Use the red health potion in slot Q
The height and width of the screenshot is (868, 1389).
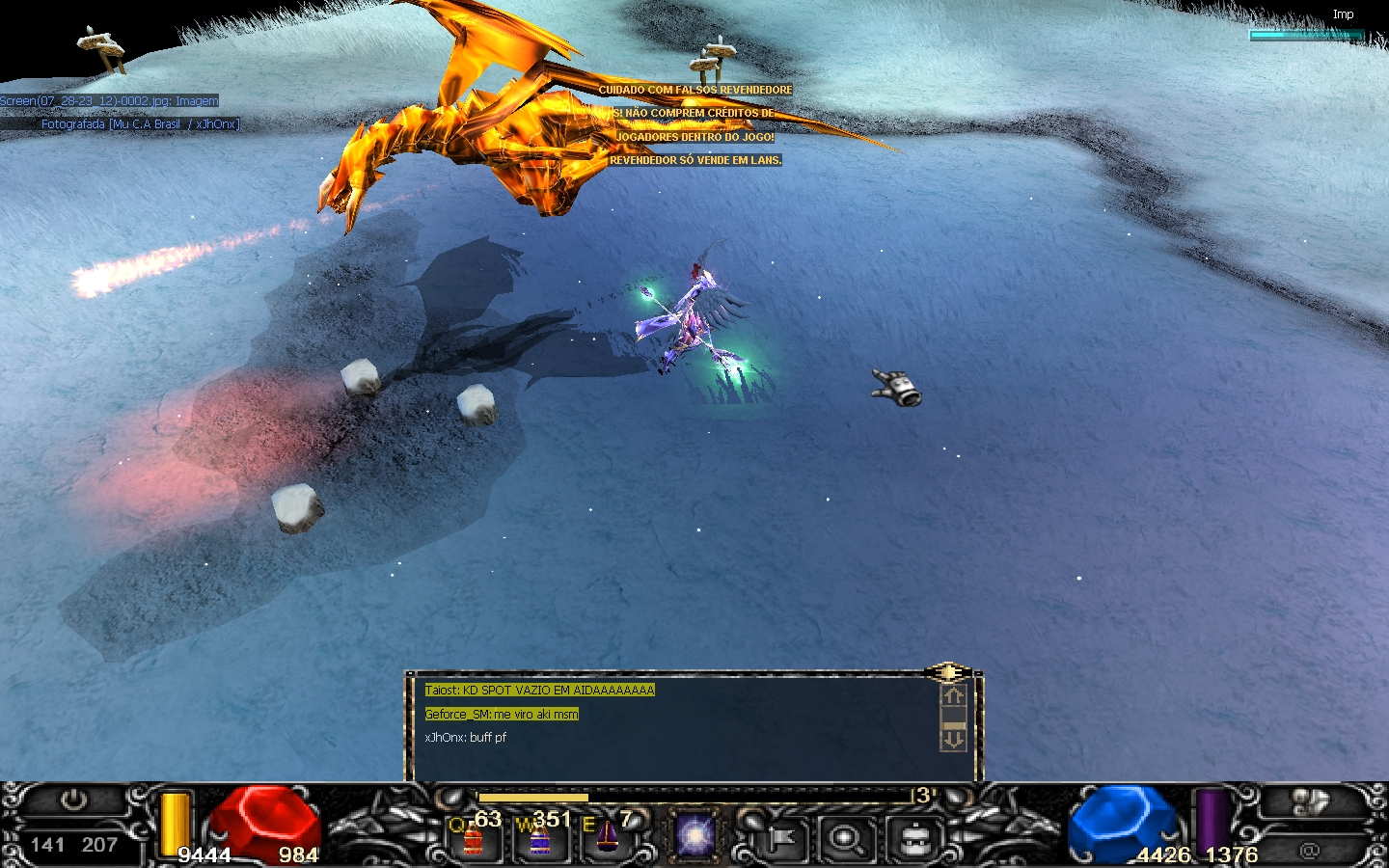473,839
